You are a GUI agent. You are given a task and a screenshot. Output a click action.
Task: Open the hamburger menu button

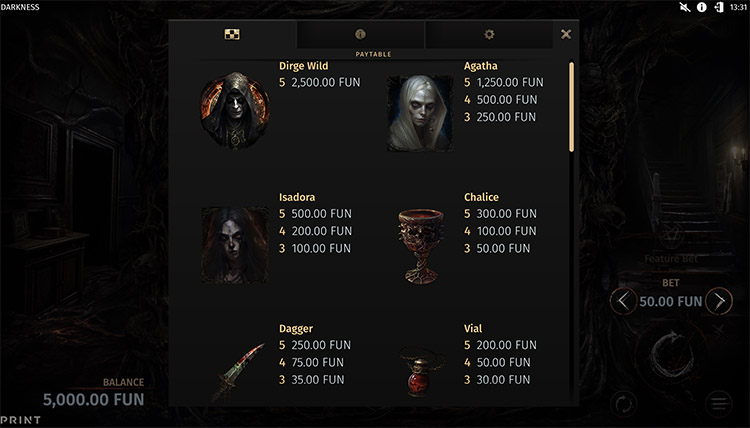click(x=719, y=404)
